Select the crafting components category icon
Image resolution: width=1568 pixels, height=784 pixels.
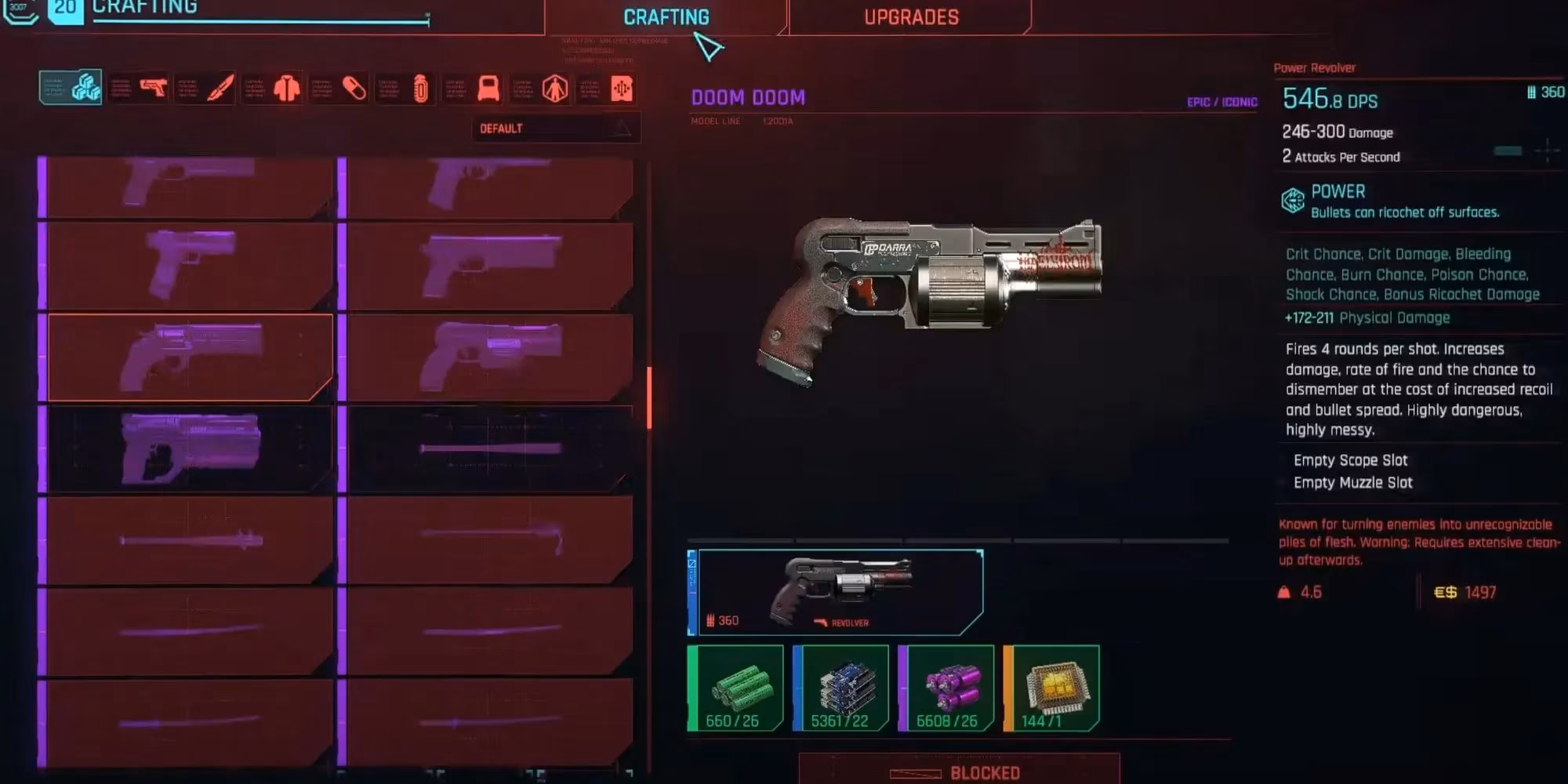[x=85, y=89]
